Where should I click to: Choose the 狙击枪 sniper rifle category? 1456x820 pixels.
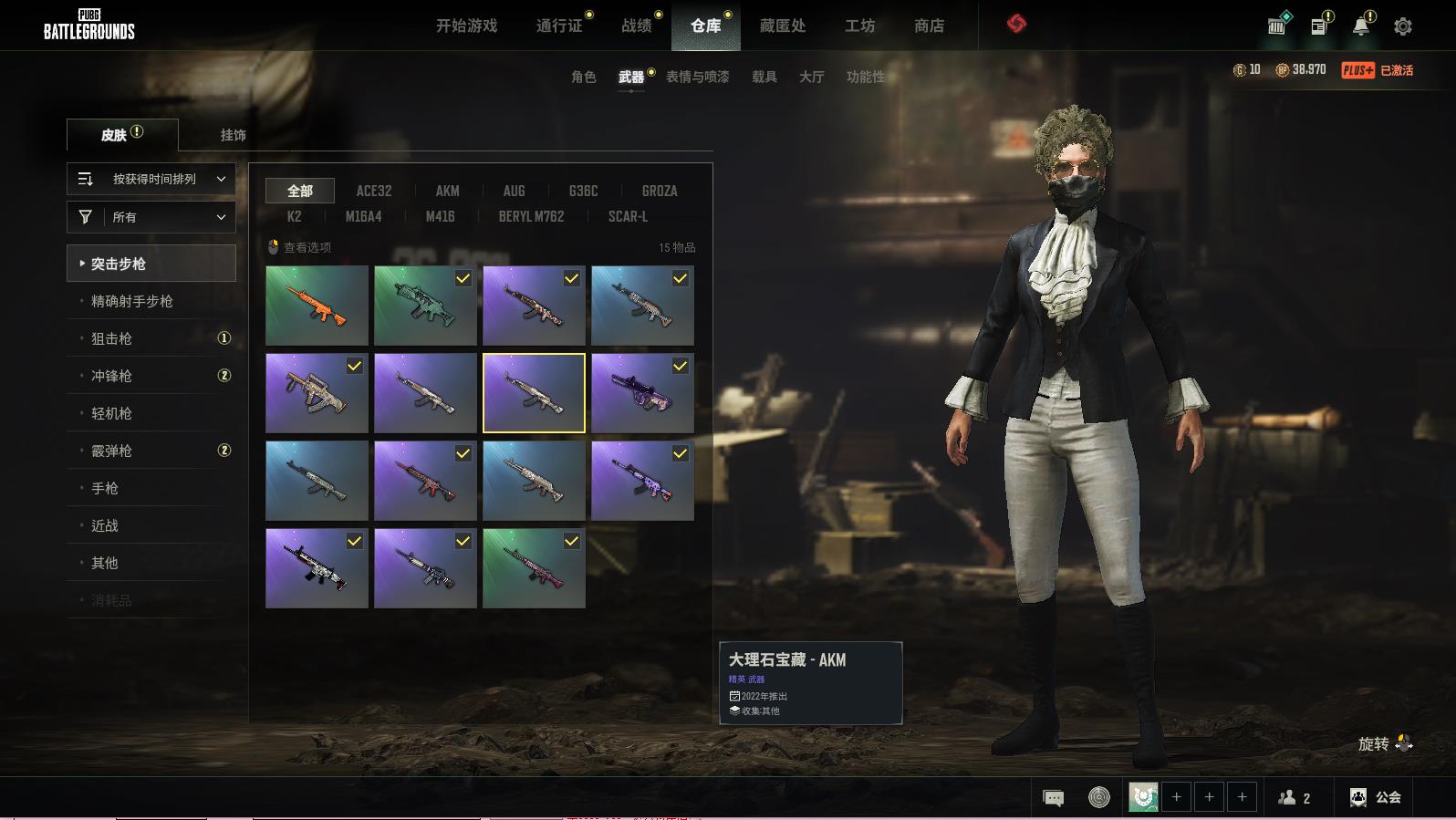pos(112,338)
